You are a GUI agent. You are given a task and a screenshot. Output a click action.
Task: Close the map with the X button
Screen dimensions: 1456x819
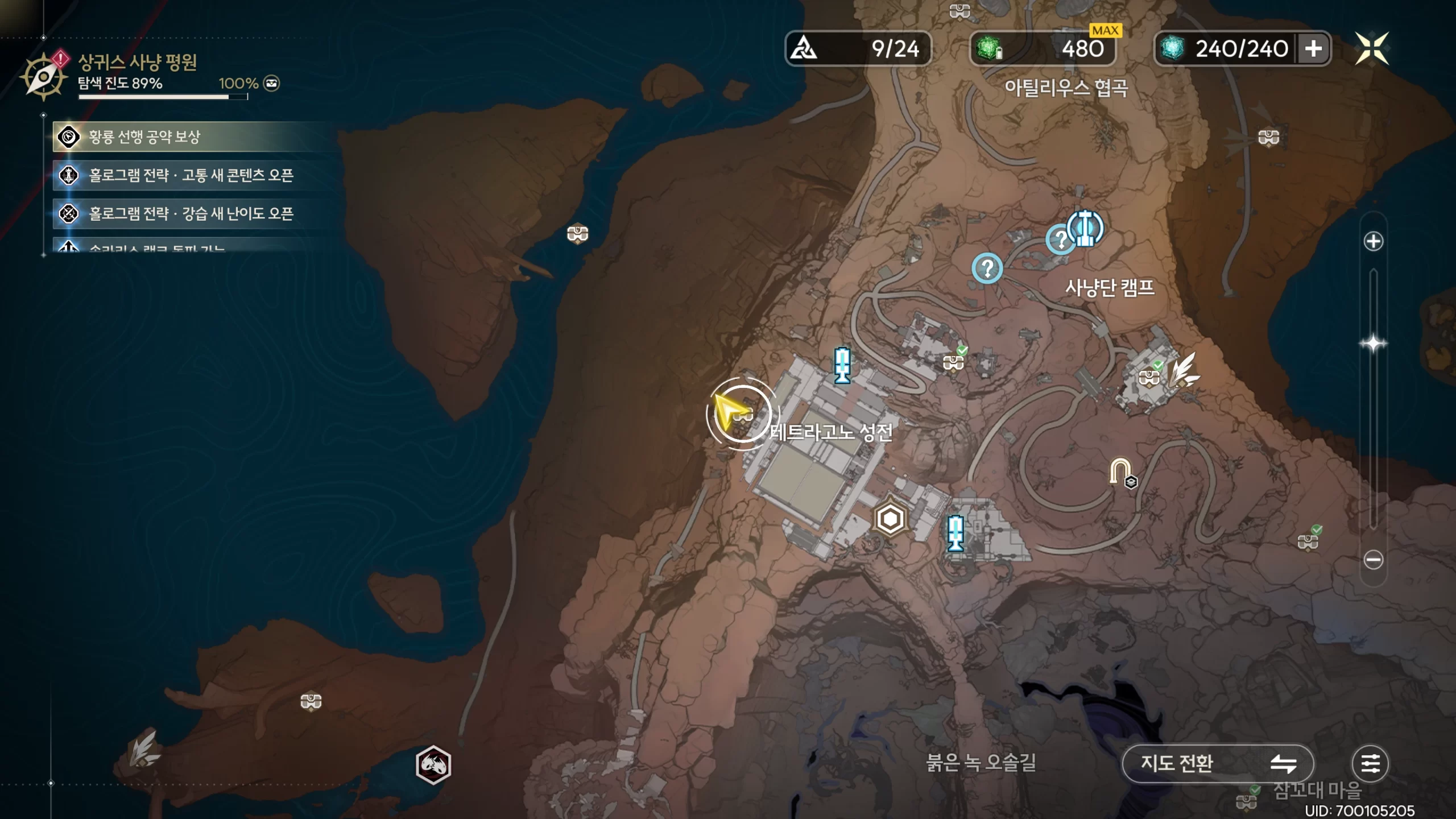pos(1372,48)
